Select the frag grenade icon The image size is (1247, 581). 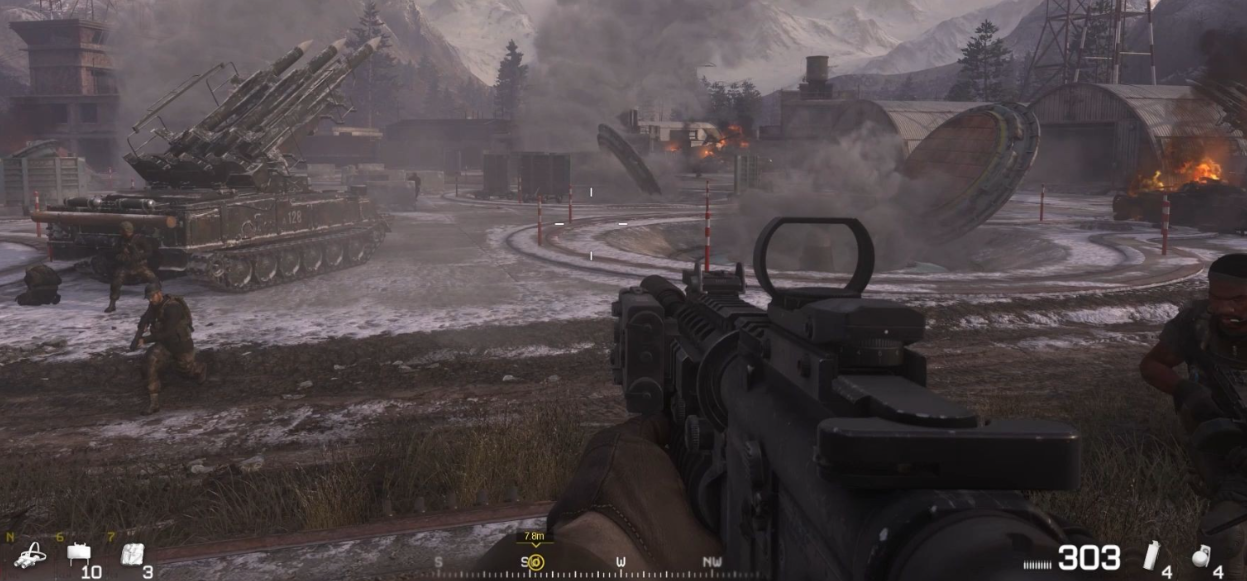(1201, 556)
